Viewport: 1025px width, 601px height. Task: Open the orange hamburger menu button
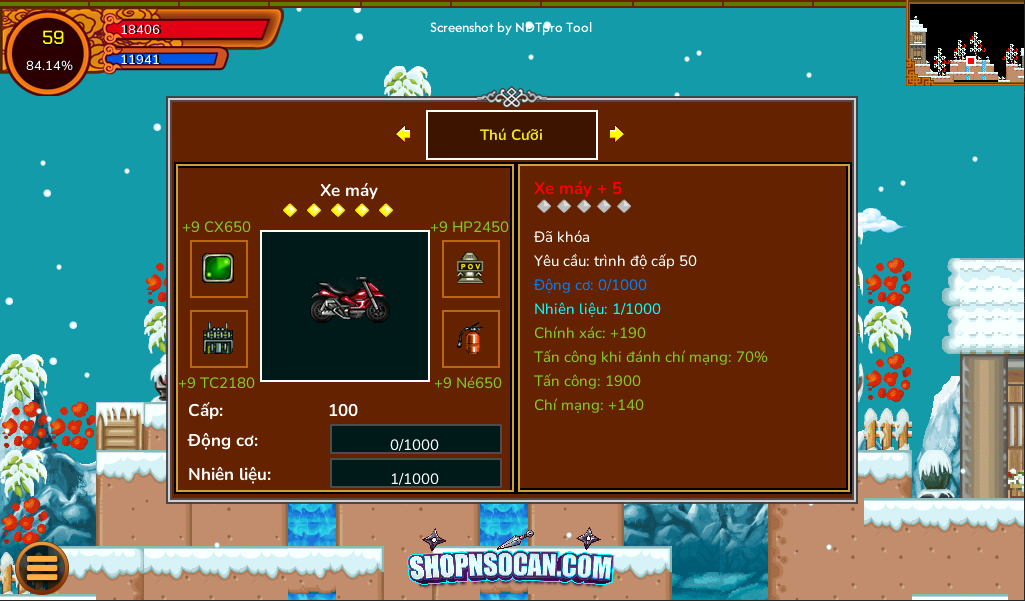click(x=42, y=567)
